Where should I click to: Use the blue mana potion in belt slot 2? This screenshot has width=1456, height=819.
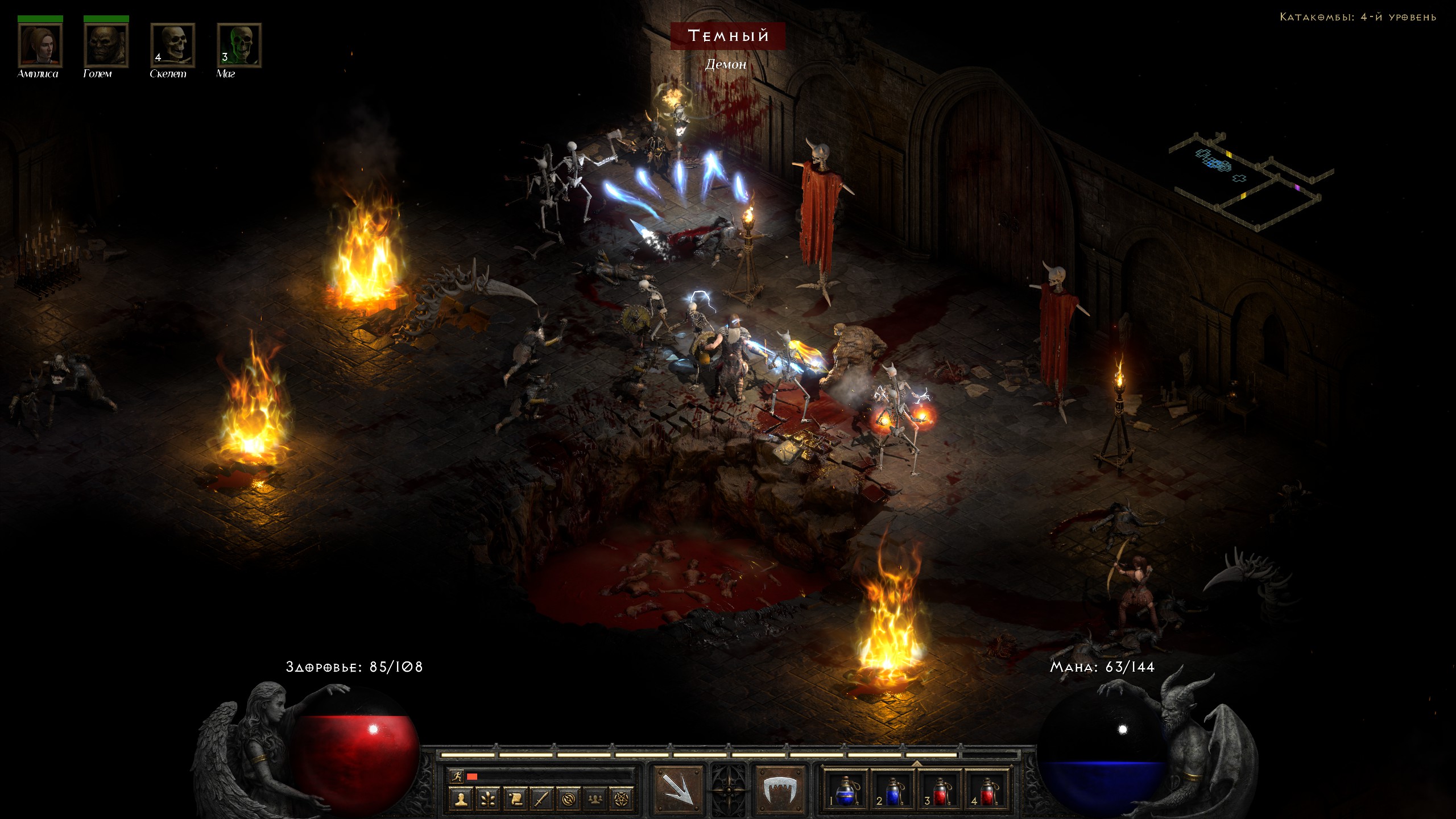click(x=893, y=789)
